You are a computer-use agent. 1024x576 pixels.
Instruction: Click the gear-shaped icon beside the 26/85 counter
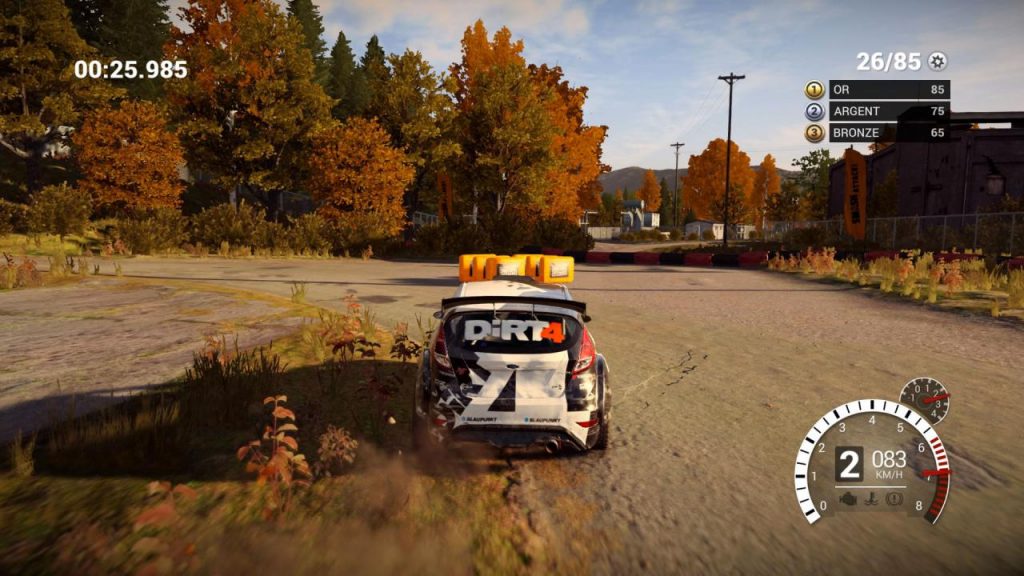coord(937,61)
